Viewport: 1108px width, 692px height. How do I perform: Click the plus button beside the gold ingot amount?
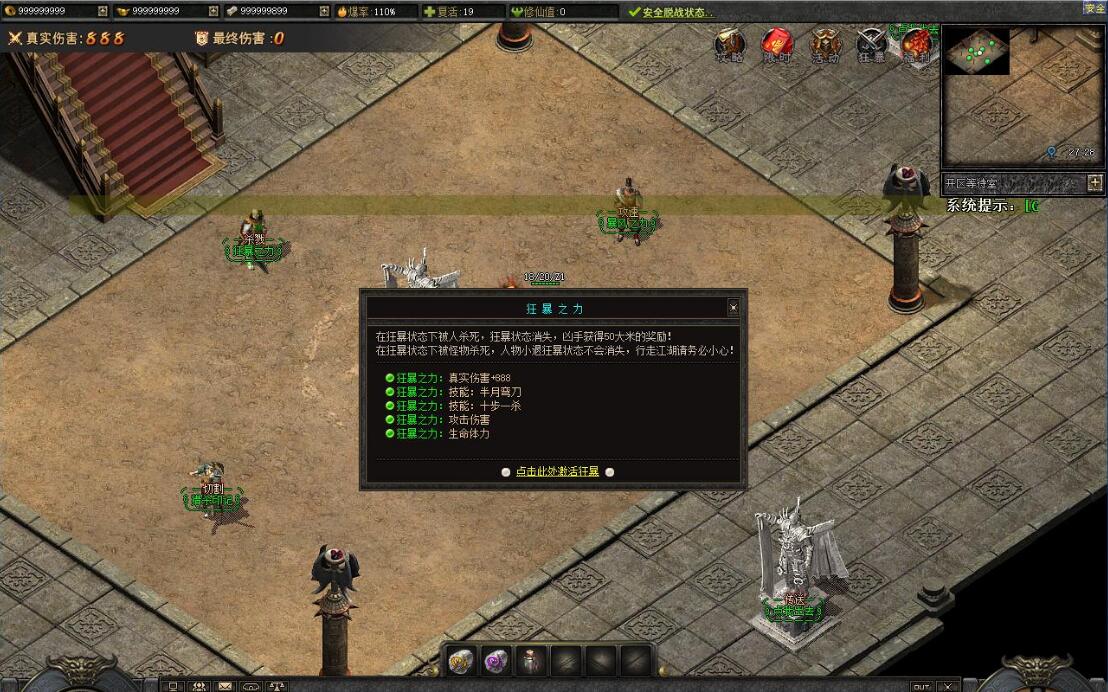(x=213, y=11)
